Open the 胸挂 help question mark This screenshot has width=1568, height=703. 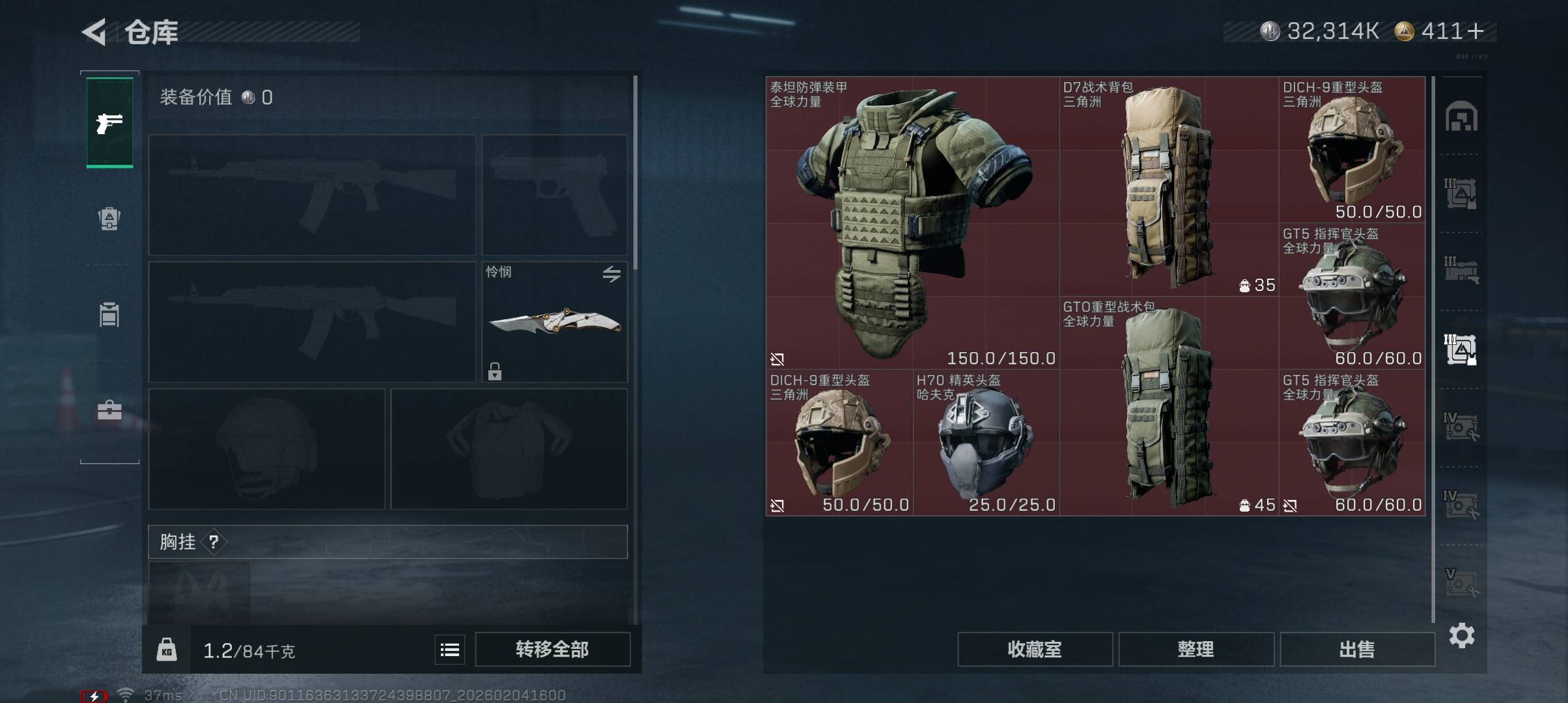pyautogui.click(x=214, y=542)
